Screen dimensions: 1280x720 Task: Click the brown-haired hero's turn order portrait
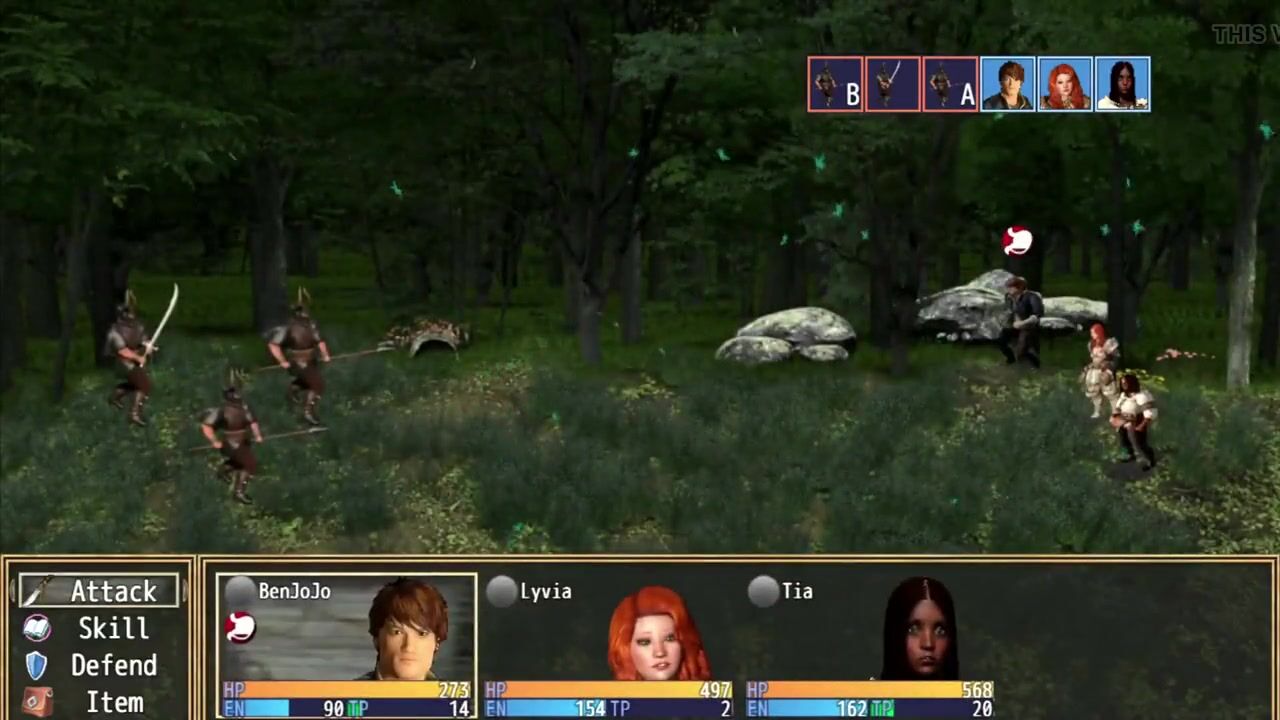[1007, 84]
